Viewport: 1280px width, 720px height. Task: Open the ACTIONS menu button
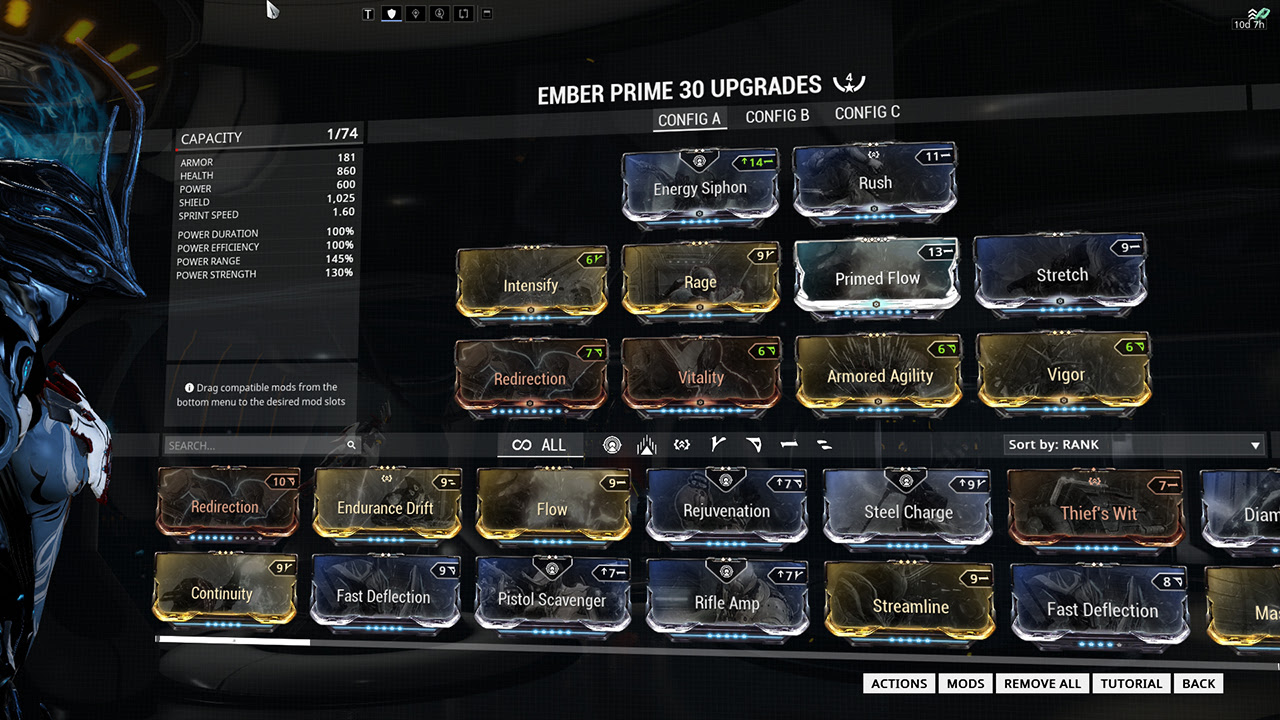[x=897, y=683]
